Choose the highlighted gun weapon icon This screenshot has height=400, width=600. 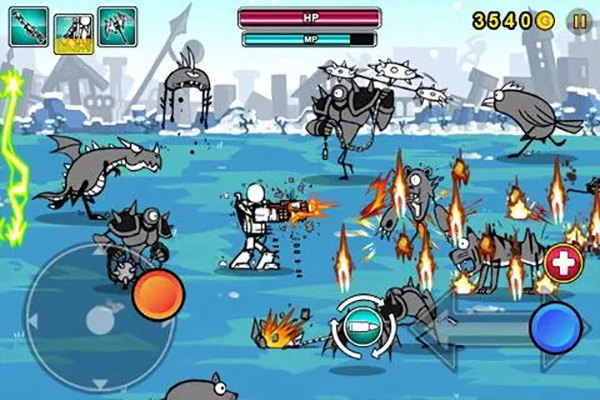tap(74, 30)
